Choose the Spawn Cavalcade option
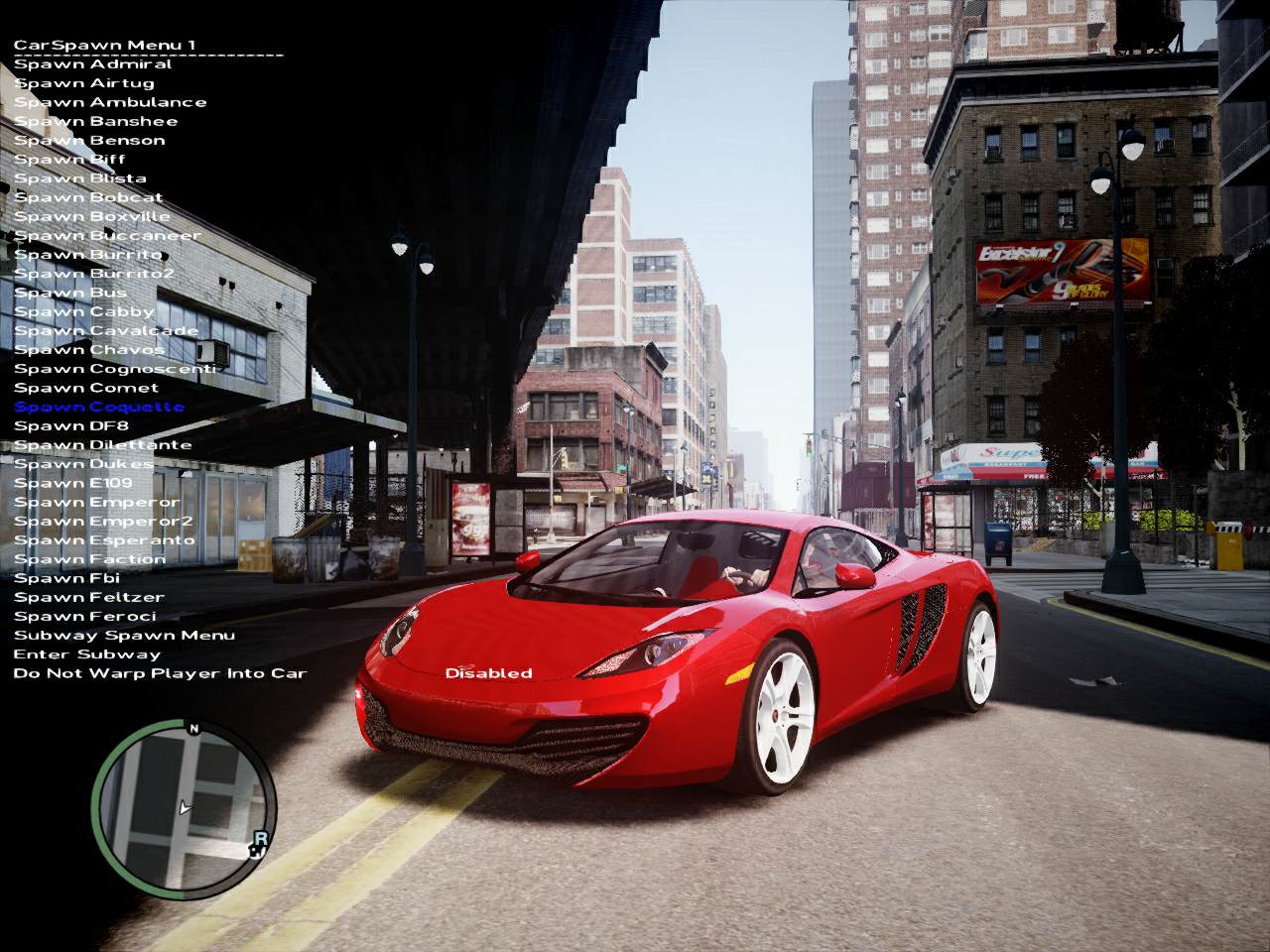1270x952 pixels. [106, 331]
